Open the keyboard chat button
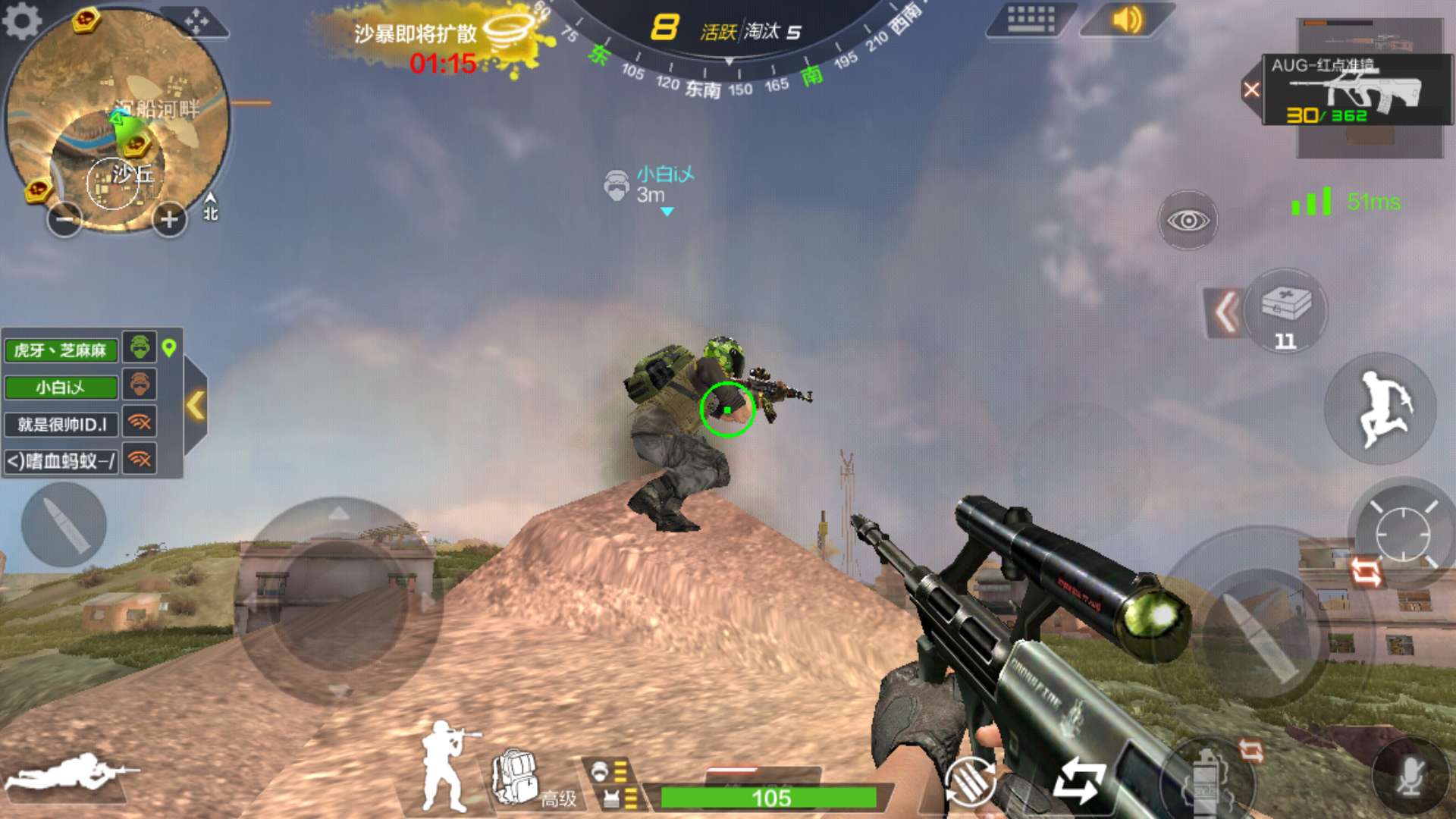1456x819 pixels. coord(1031,19)
